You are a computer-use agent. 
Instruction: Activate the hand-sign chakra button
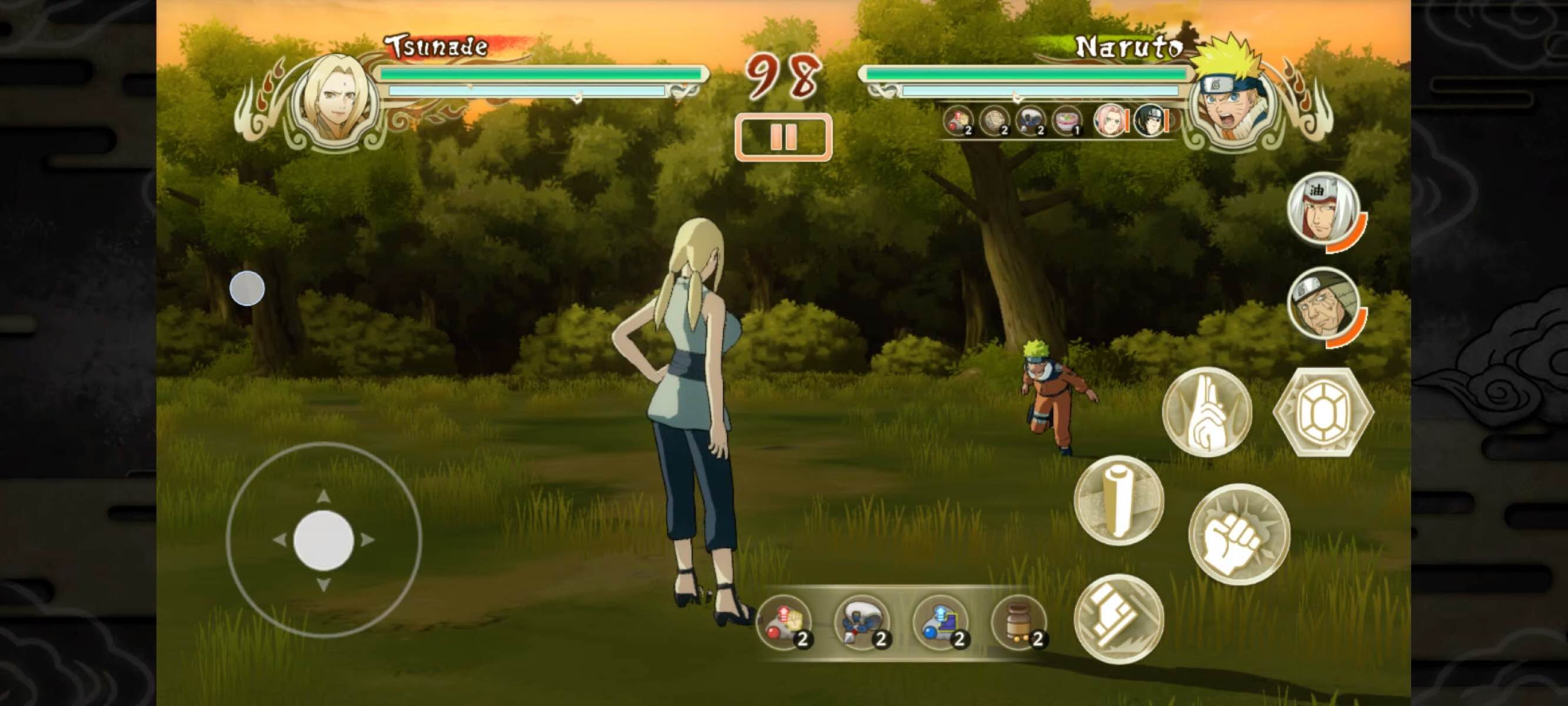click(x=1207, y=412)
